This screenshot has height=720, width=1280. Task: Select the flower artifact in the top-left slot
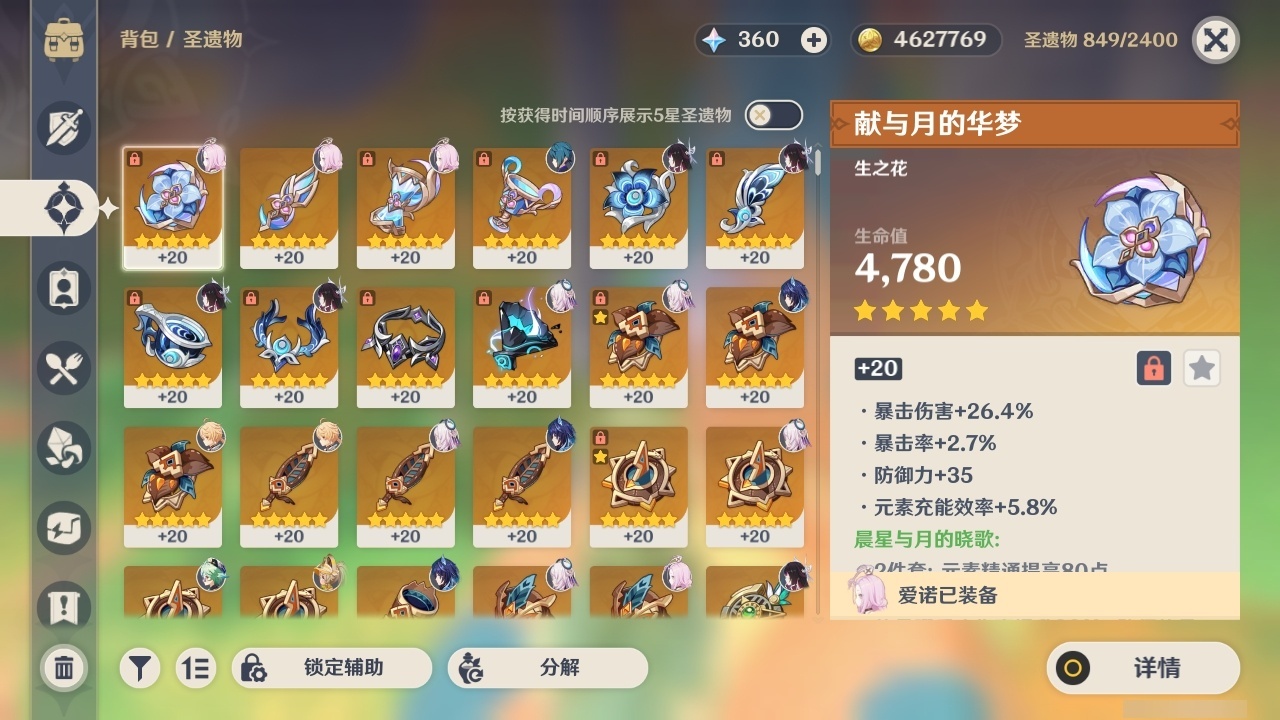click(x=172, y=208)
